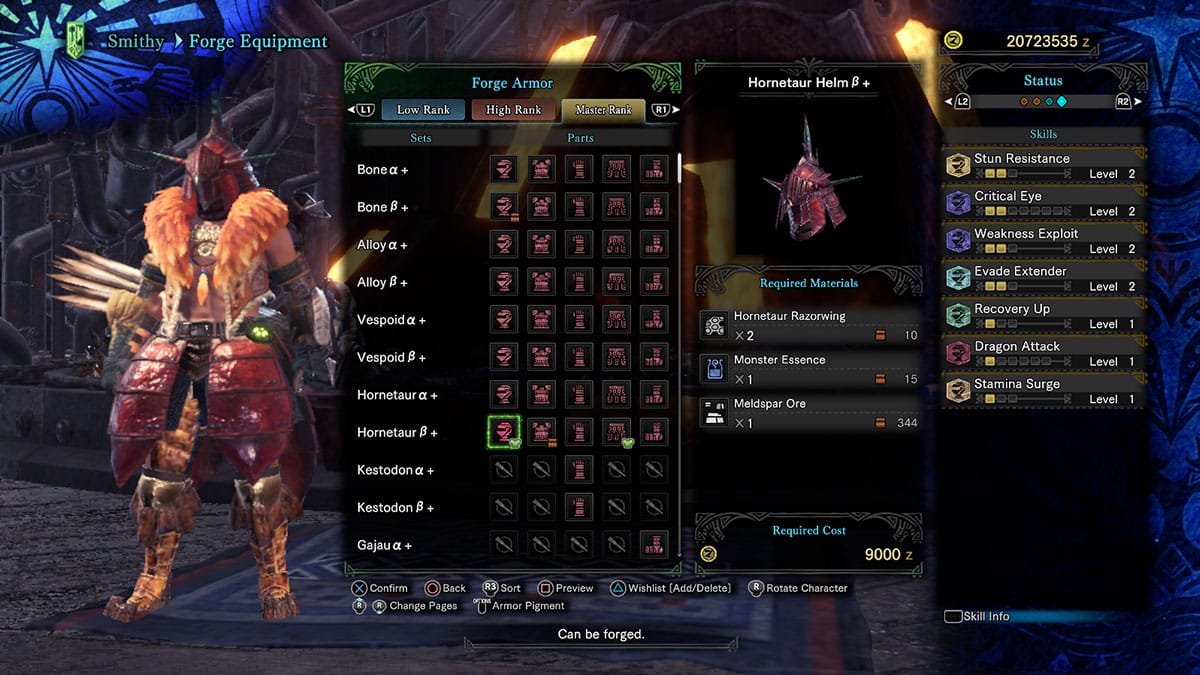The width and height of the screenshot is (1200, 675).
Task: Switch to the Low Rank tab
Action: click(423, 110)
